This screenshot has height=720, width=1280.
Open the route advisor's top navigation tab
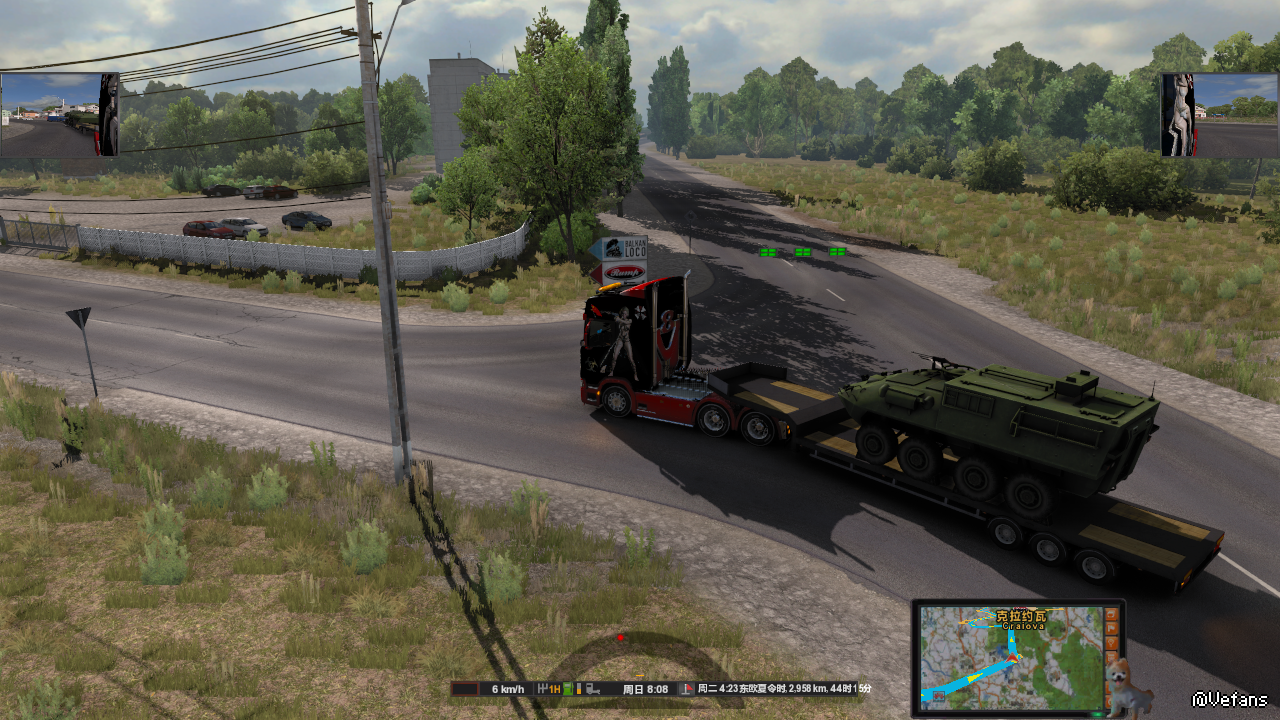1112,614
